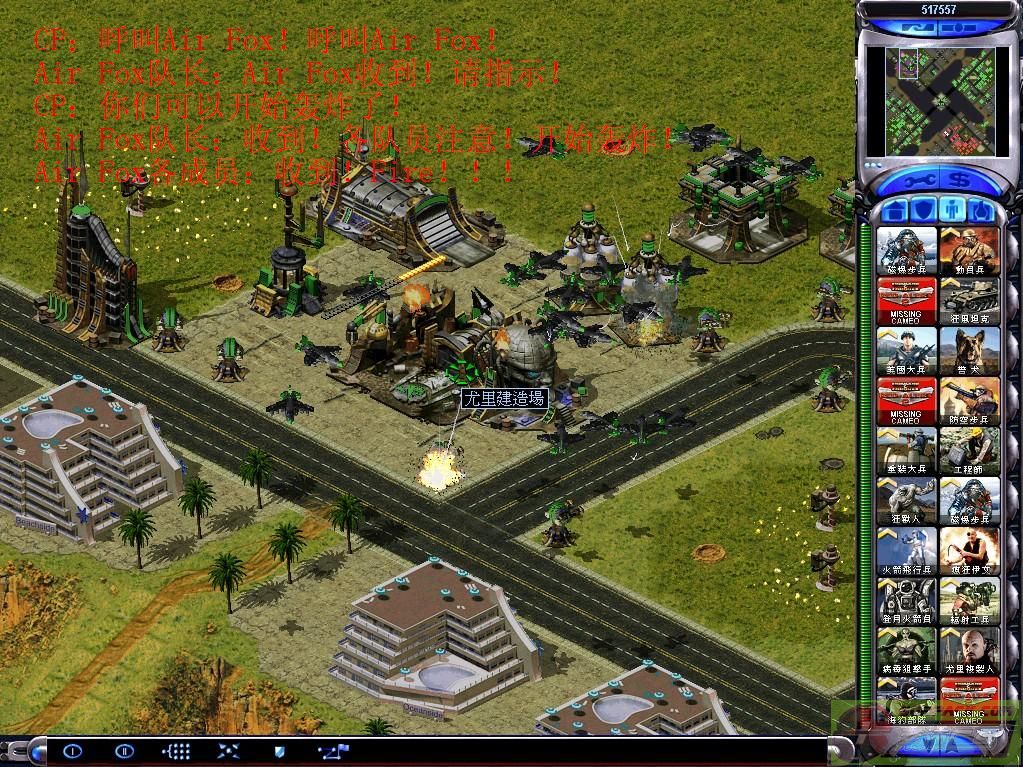Train an Engineer (工程師)

point(969,450)
